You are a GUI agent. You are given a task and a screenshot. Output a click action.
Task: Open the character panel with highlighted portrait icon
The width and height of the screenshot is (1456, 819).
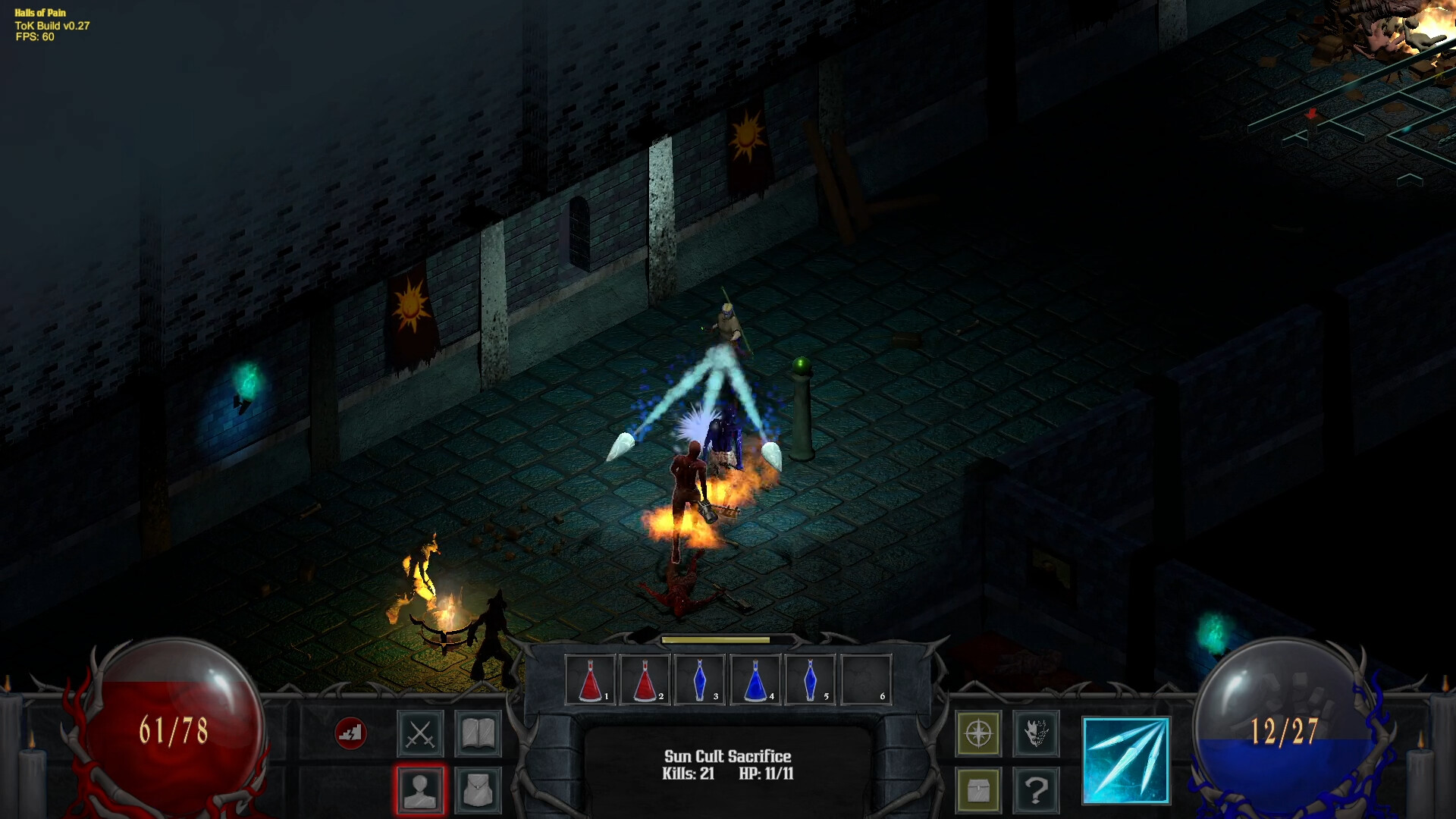(419, 791)
